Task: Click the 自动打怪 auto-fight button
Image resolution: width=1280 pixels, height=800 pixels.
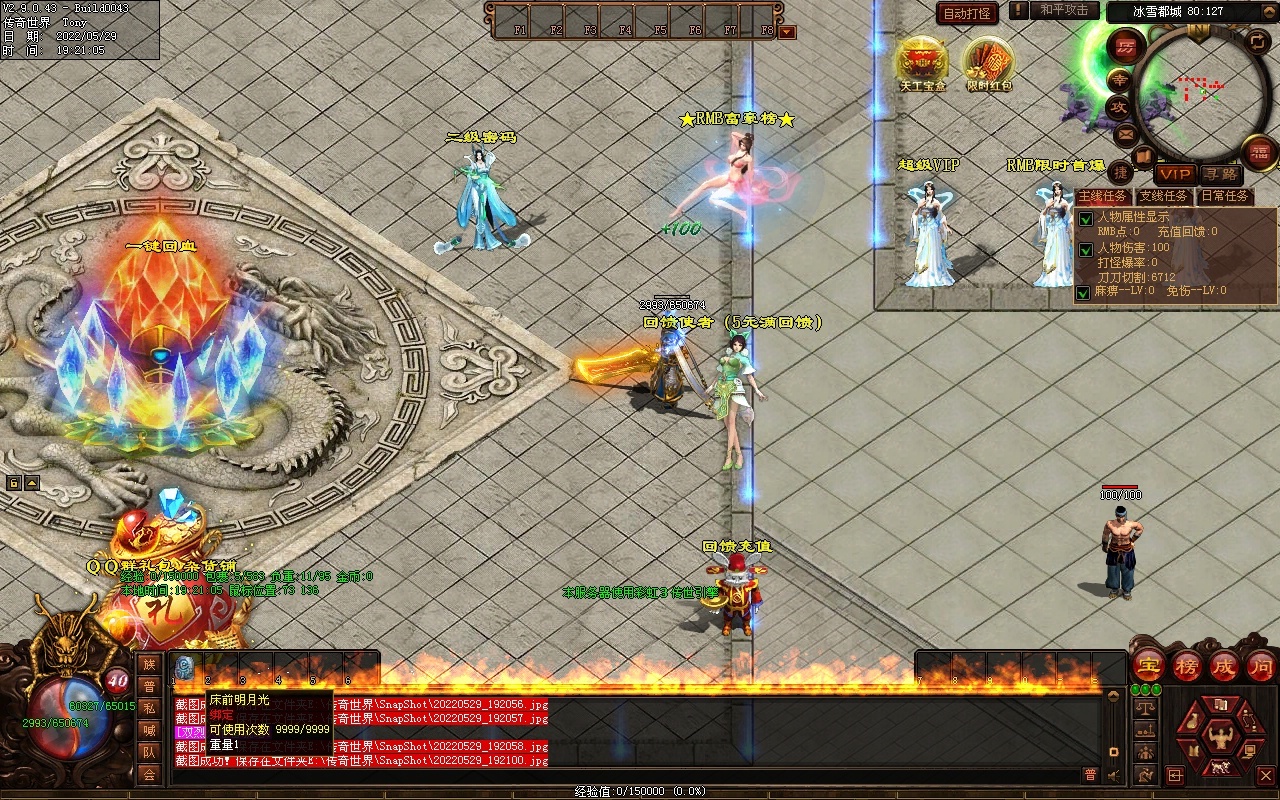Action: pos(967,14)
